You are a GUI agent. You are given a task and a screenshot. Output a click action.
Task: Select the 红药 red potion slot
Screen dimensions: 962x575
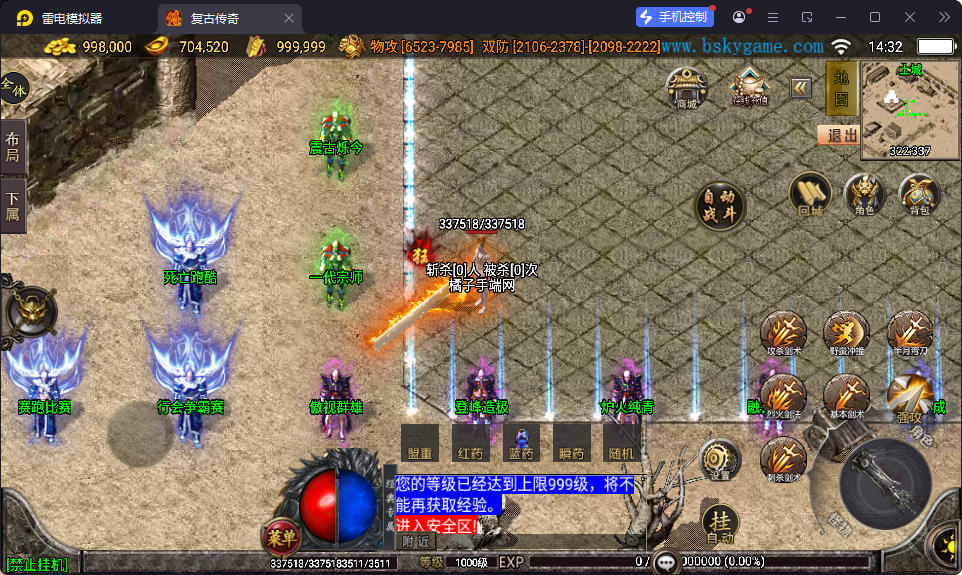[x=469, y=442]
